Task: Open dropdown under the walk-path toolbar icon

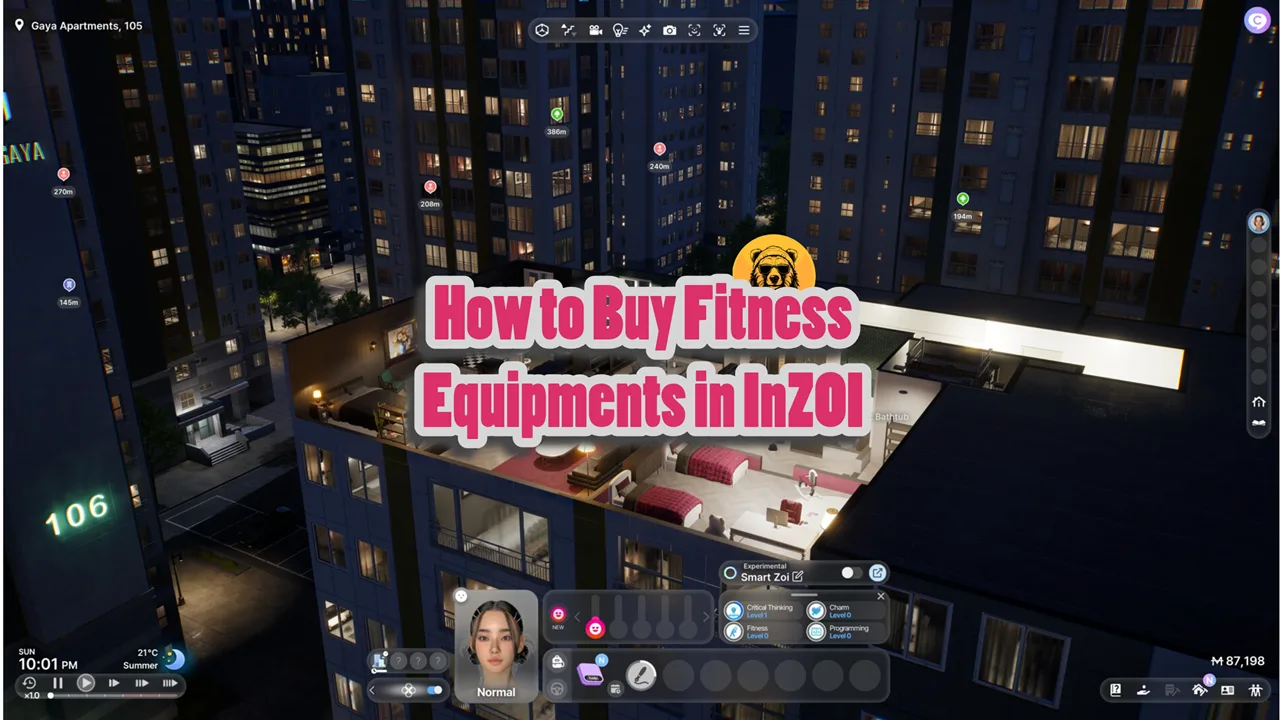Action: pyautogui.click(x=573, y=33)
